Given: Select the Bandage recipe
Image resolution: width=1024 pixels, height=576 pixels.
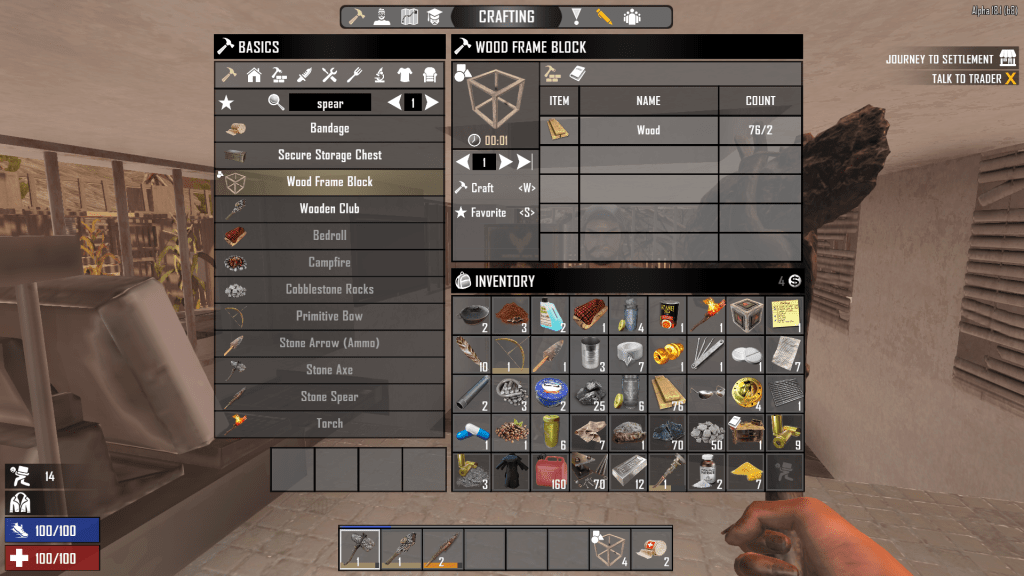Looking at the screenshot, I should point(329,128).
